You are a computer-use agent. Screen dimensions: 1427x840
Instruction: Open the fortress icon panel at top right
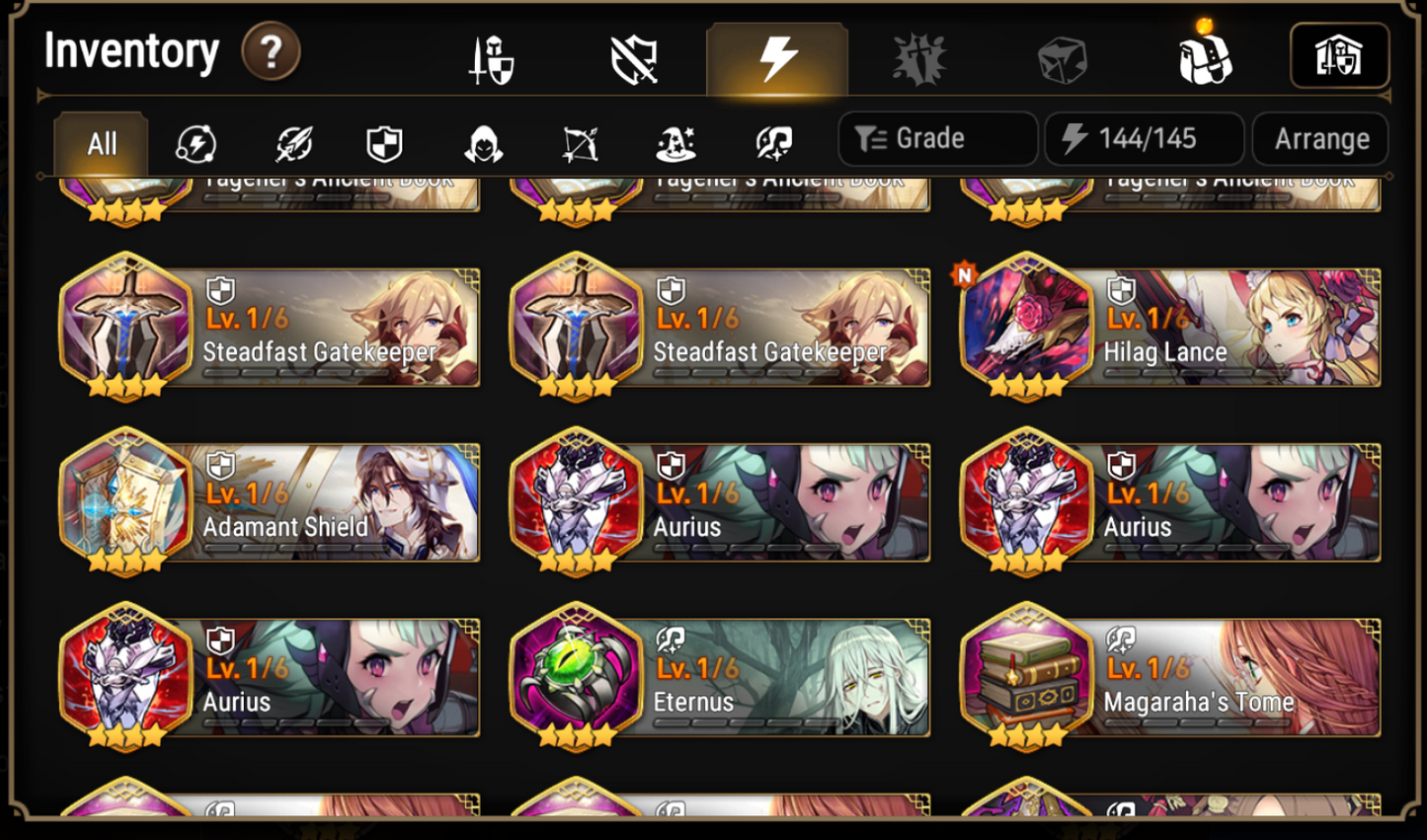tap(1340, 56)
